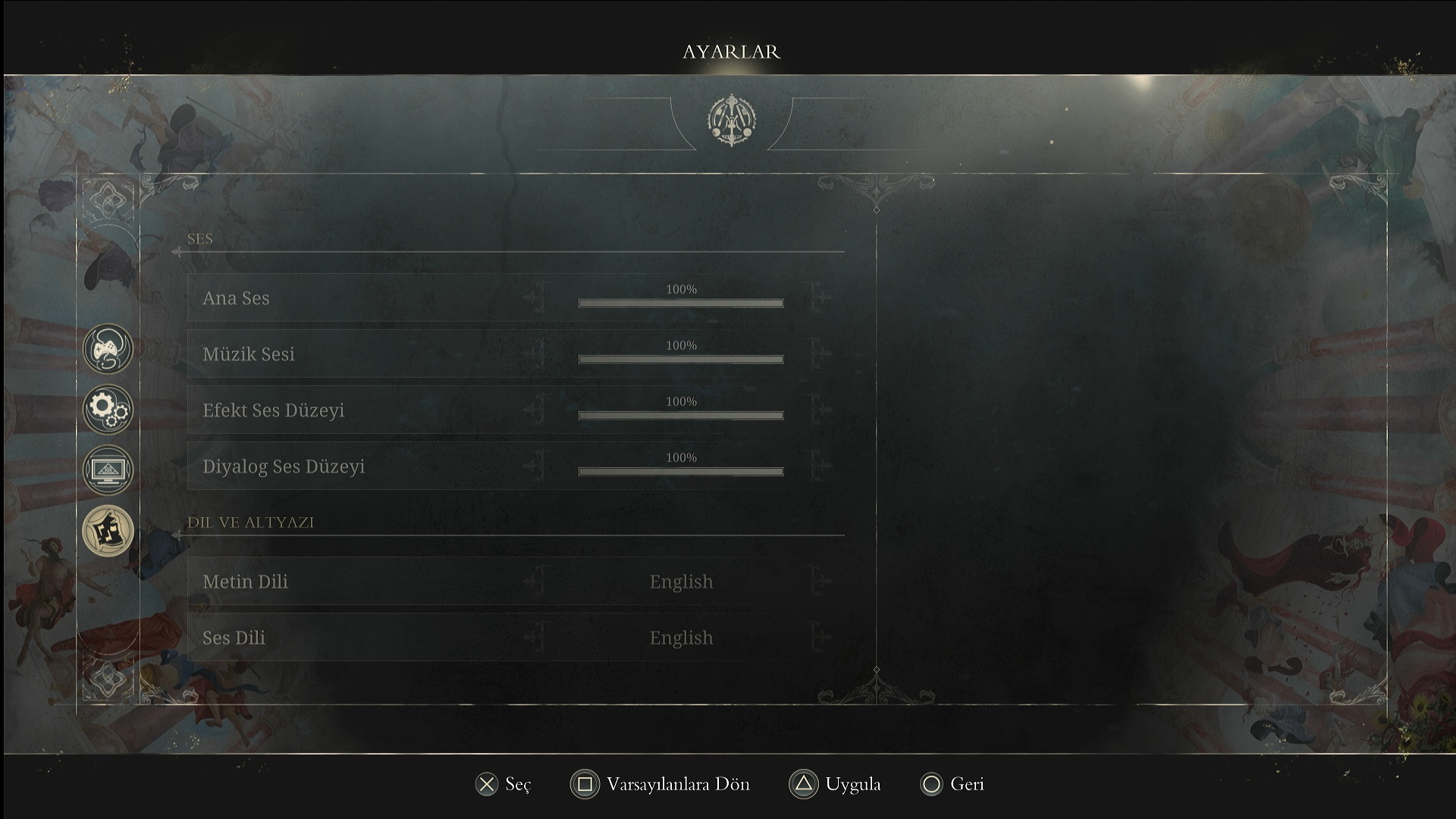Click the right arrow beside Metin Dili
This screenshot has height=819, width=1456.
tap(820, 582)
